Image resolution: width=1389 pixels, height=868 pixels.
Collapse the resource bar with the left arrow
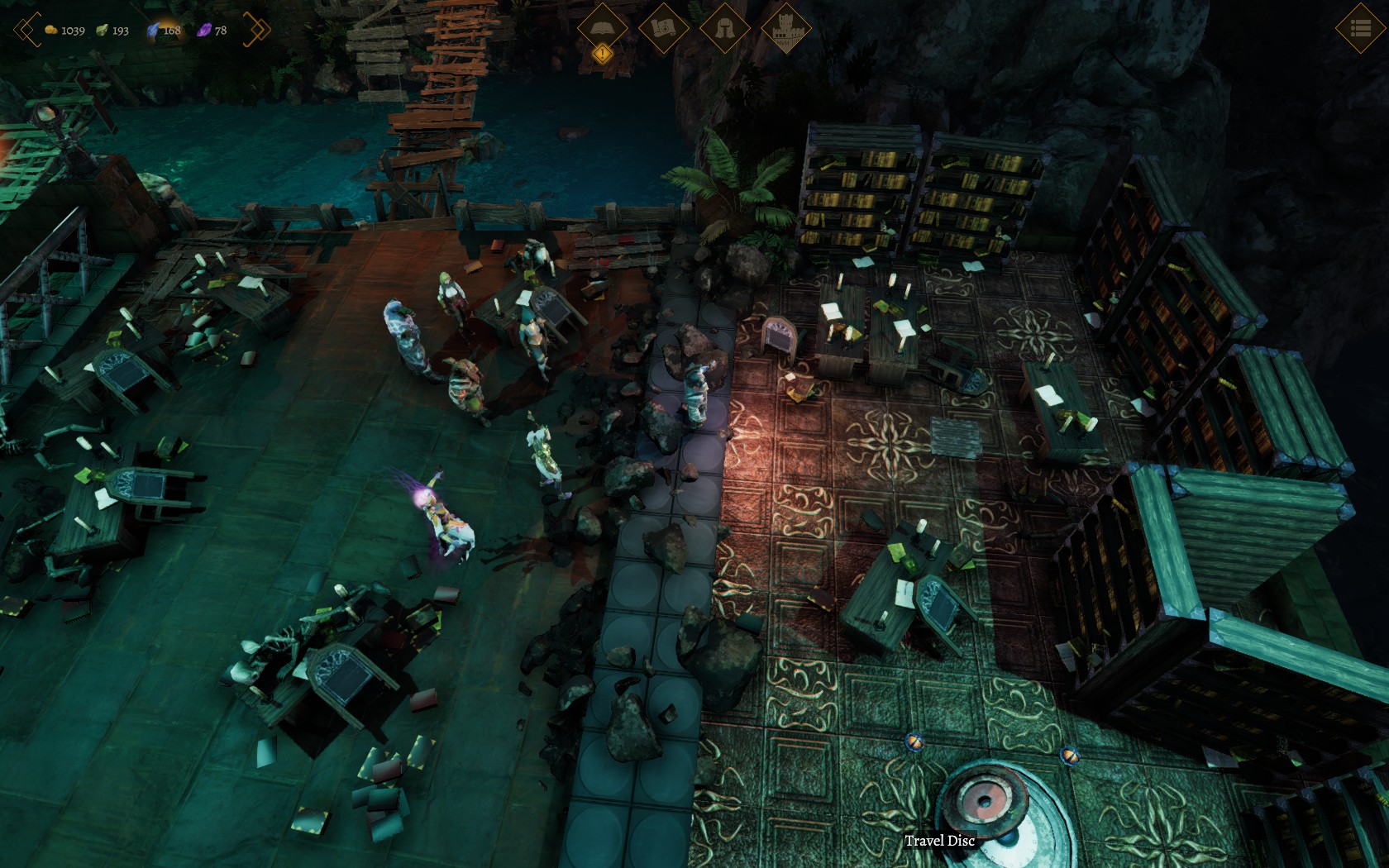tap(25, 30)
